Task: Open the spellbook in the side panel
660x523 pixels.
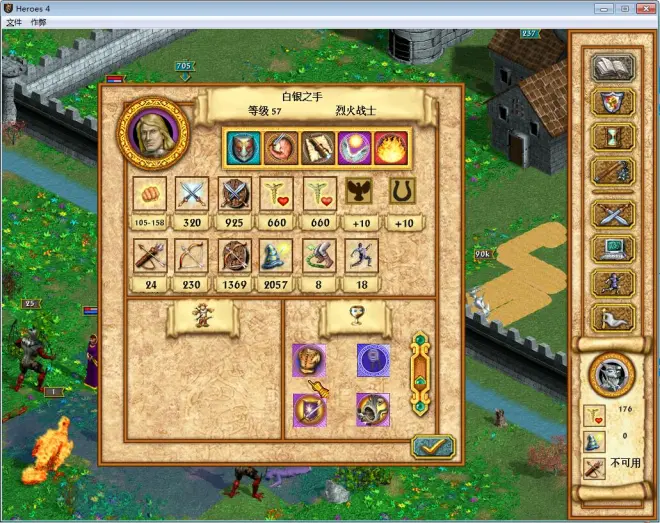Action: [613, 68]
